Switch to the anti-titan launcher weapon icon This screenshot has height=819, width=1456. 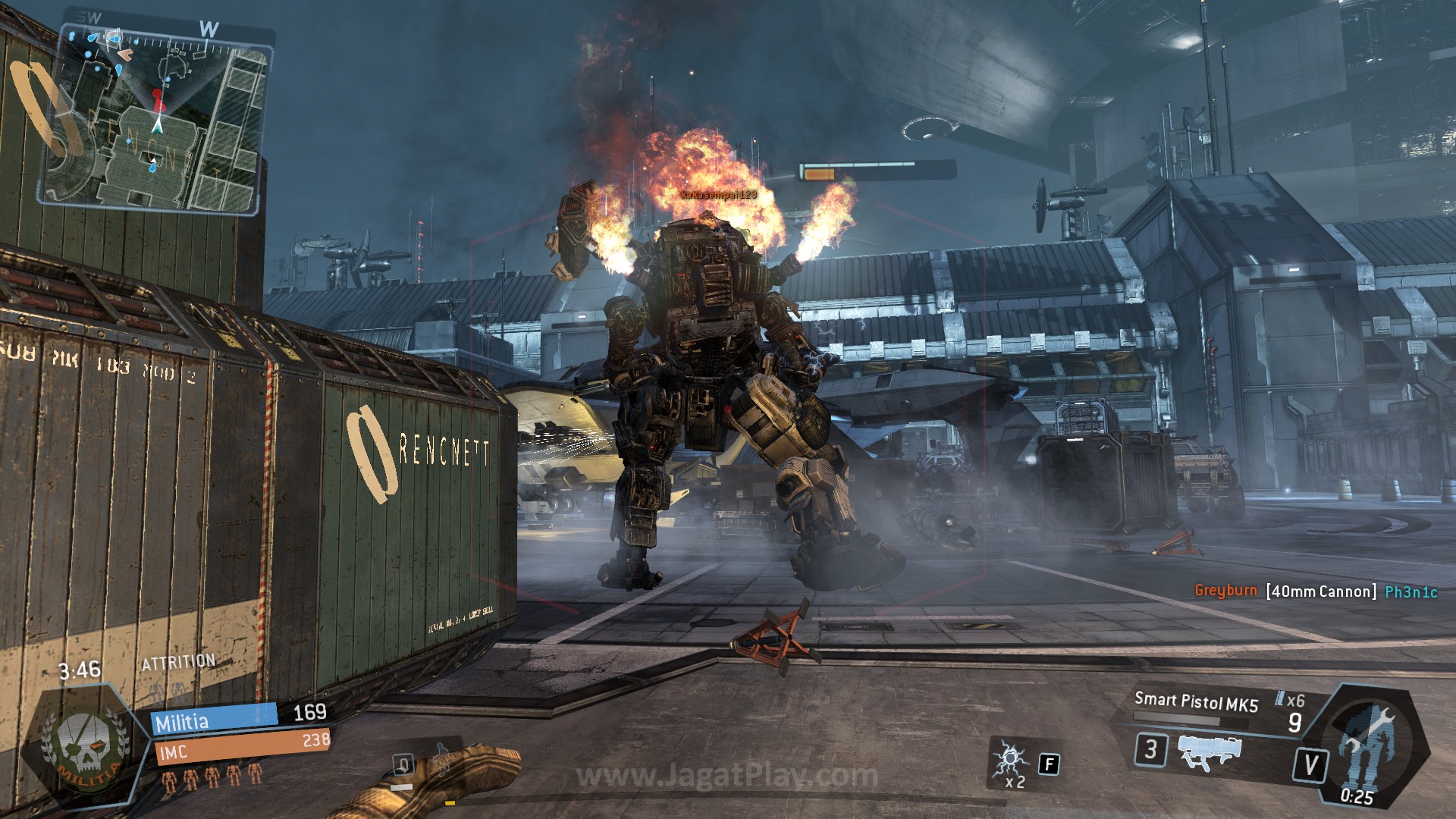pos(1211,751)
